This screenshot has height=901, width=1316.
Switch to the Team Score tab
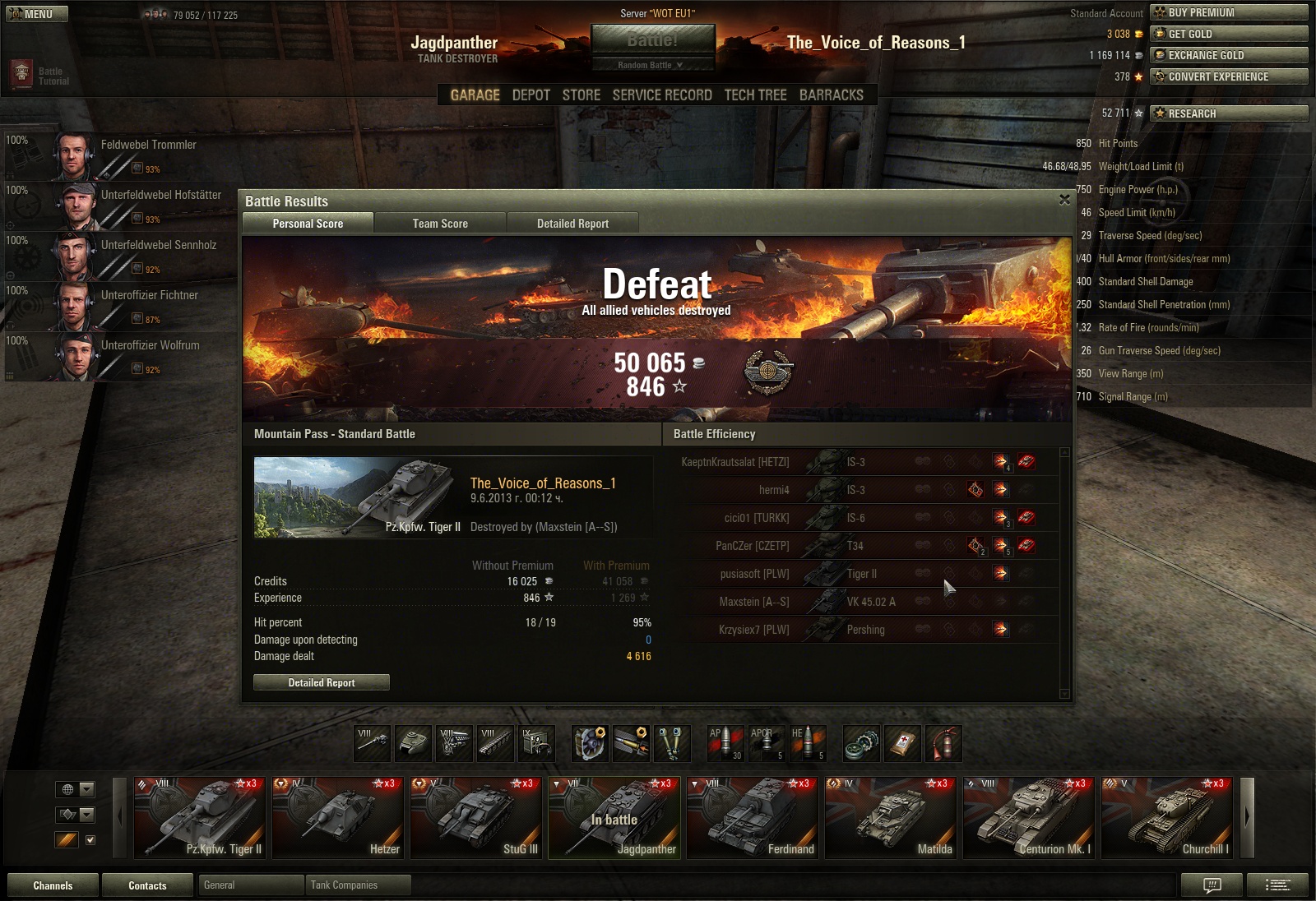(440, 223)
